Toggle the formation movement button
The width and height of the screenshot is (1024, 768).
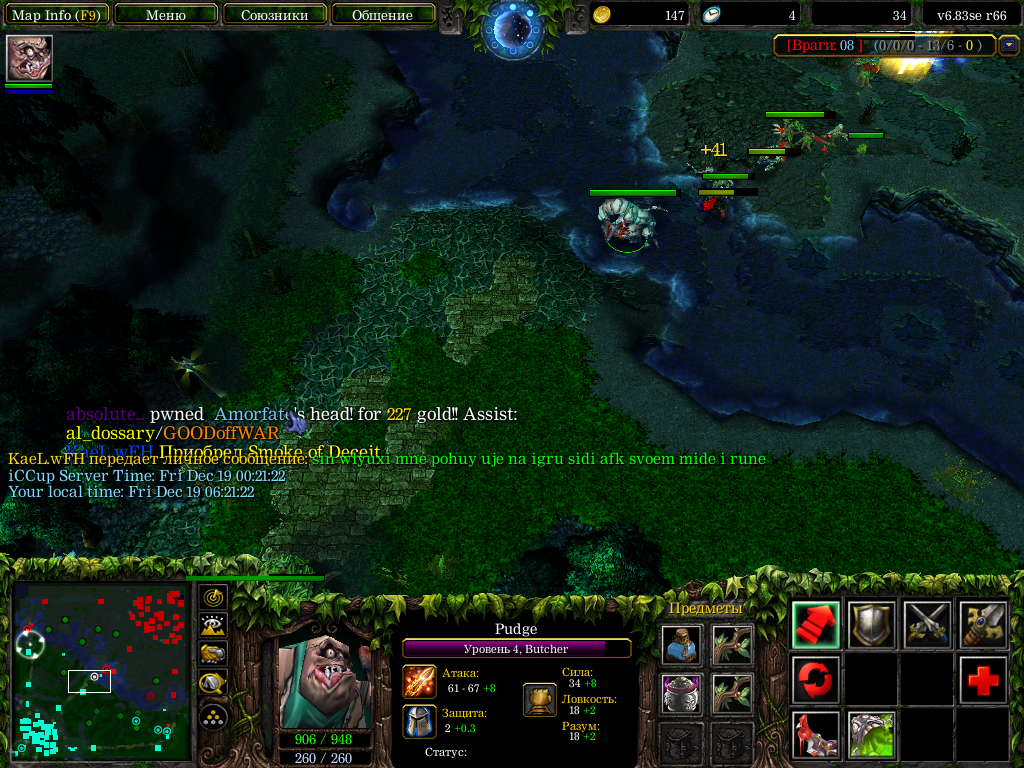(x=213, y=716)
